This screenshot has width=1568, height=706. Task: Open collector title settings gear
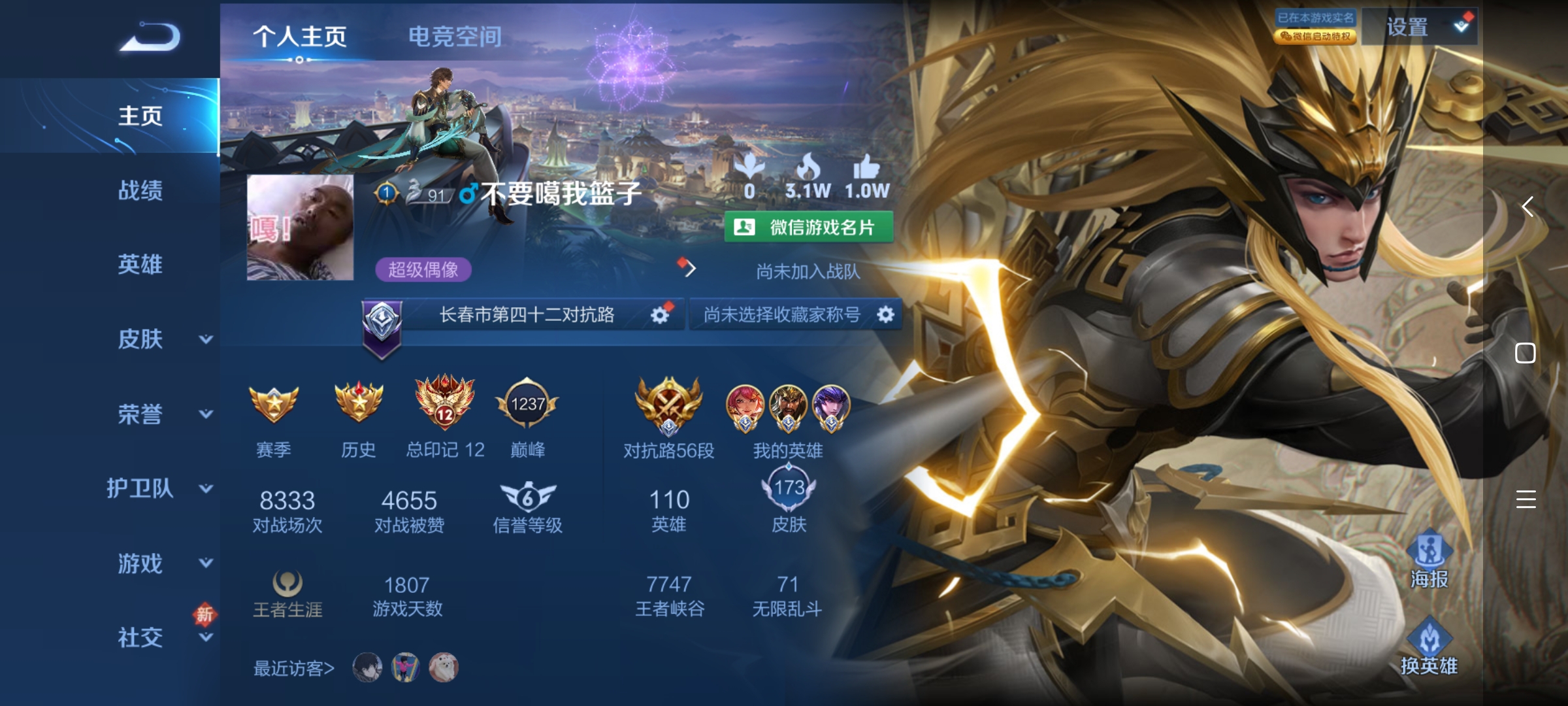pos(885,315)
